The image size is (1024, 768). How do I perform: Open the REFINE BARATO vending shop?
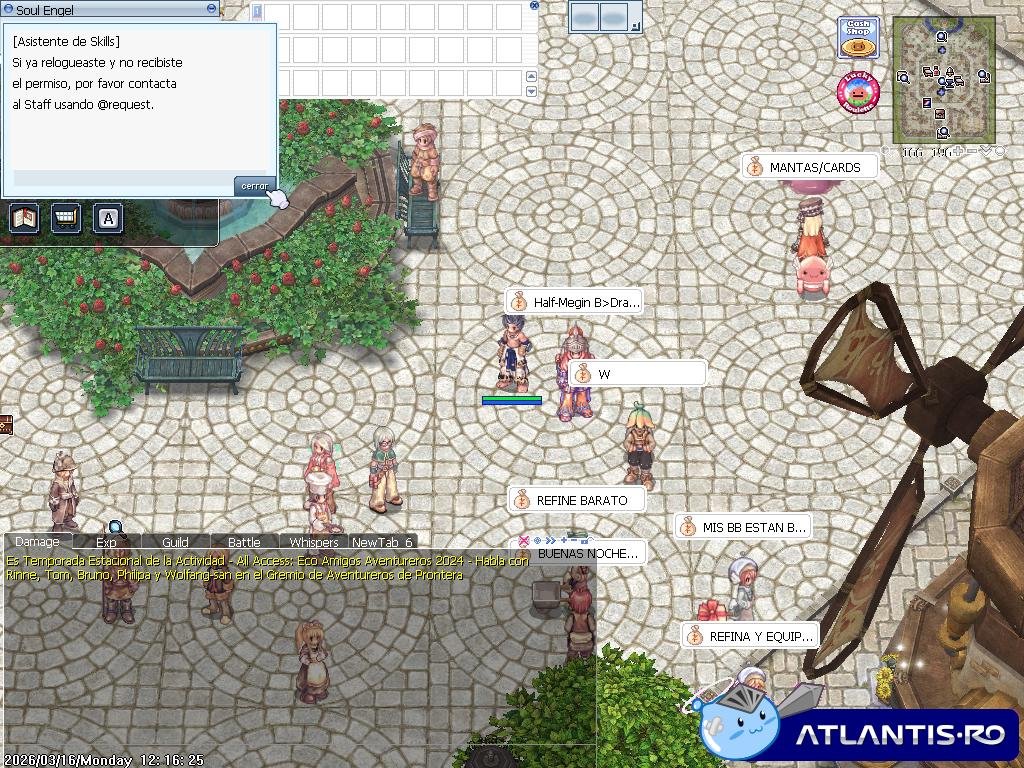(x=577, y=500)
